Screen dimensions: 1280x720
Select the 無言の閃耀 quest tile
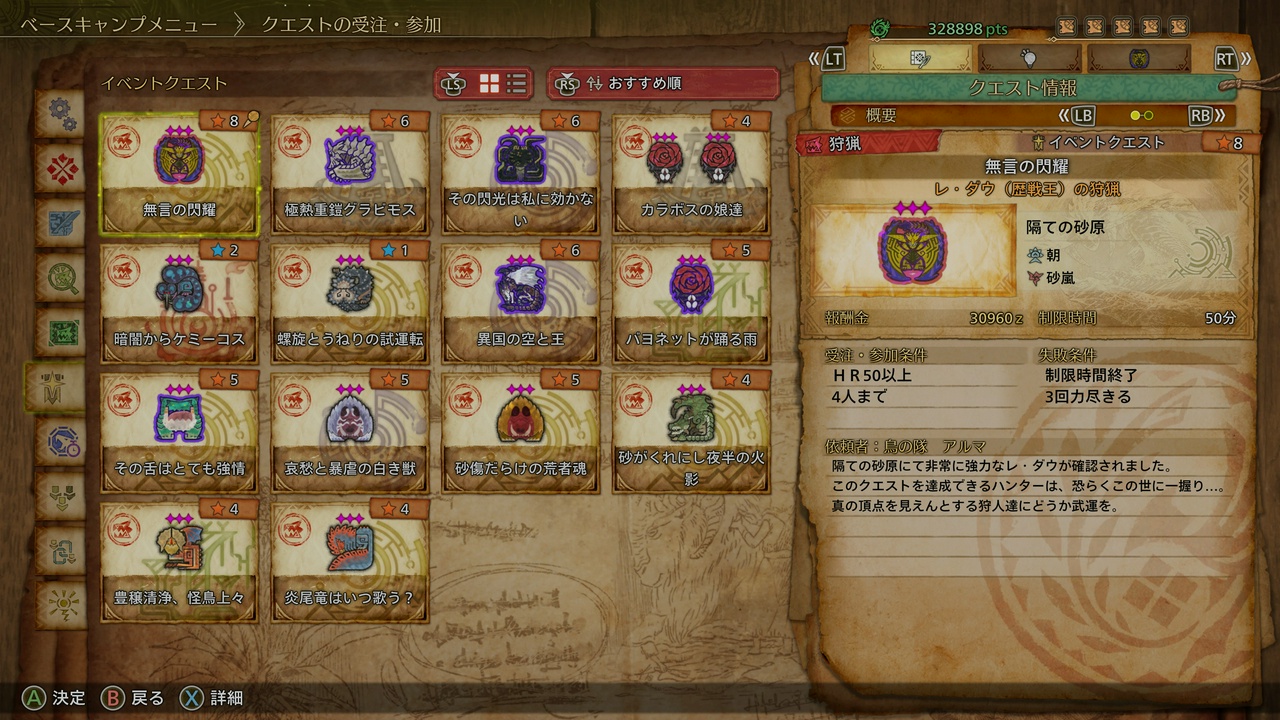(x=179, y=171)
